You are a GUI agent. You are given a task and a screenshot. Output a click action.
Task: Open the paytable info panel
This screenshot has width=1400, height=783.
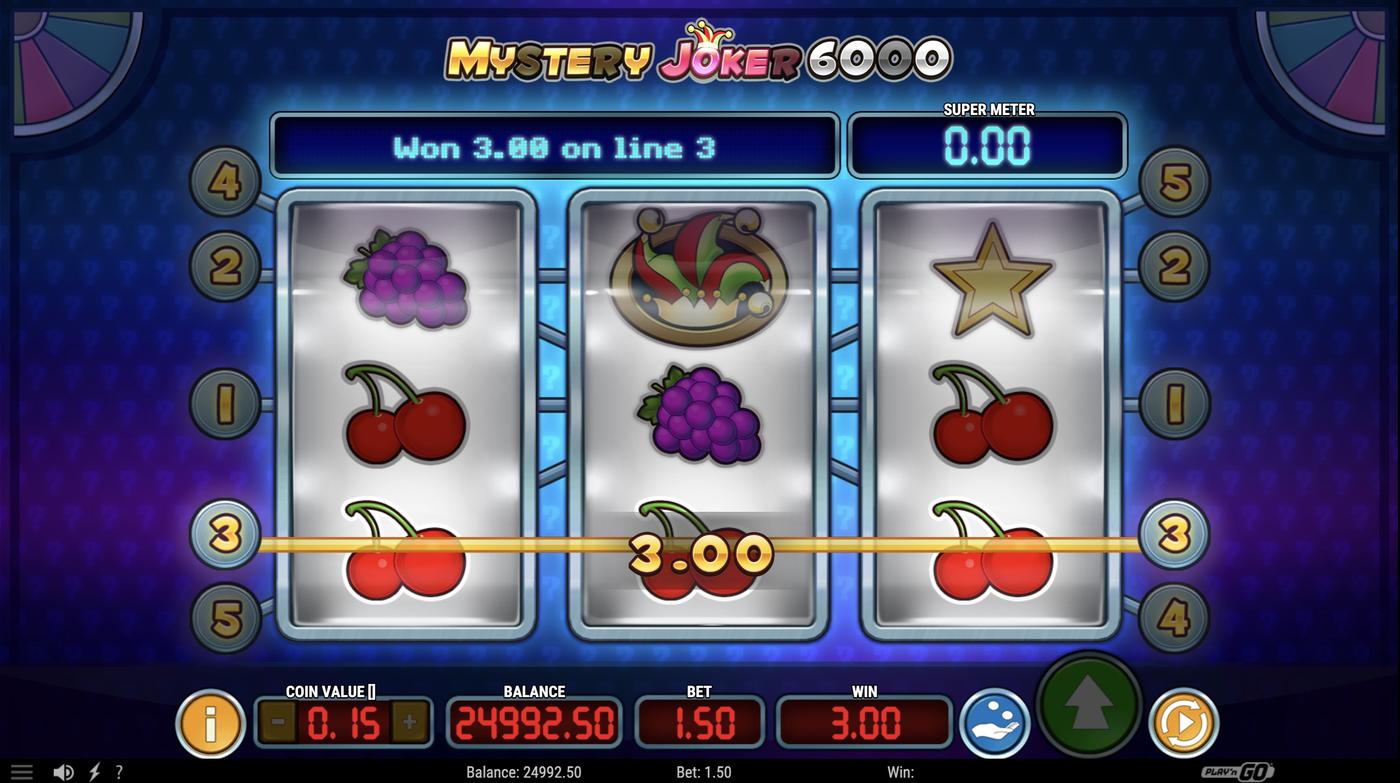pyautogui.click(x=209, y=722)
